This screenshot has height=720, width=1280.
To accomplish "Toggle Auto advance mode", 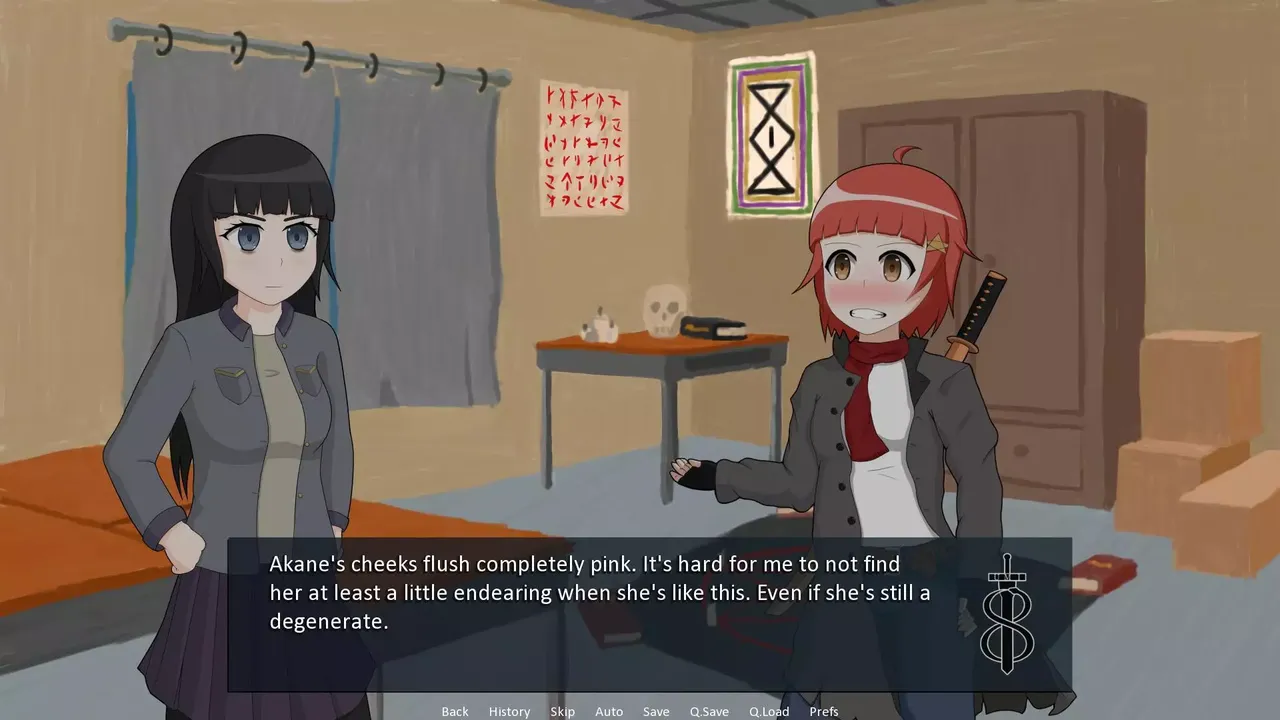I will (x=609, y=711).
